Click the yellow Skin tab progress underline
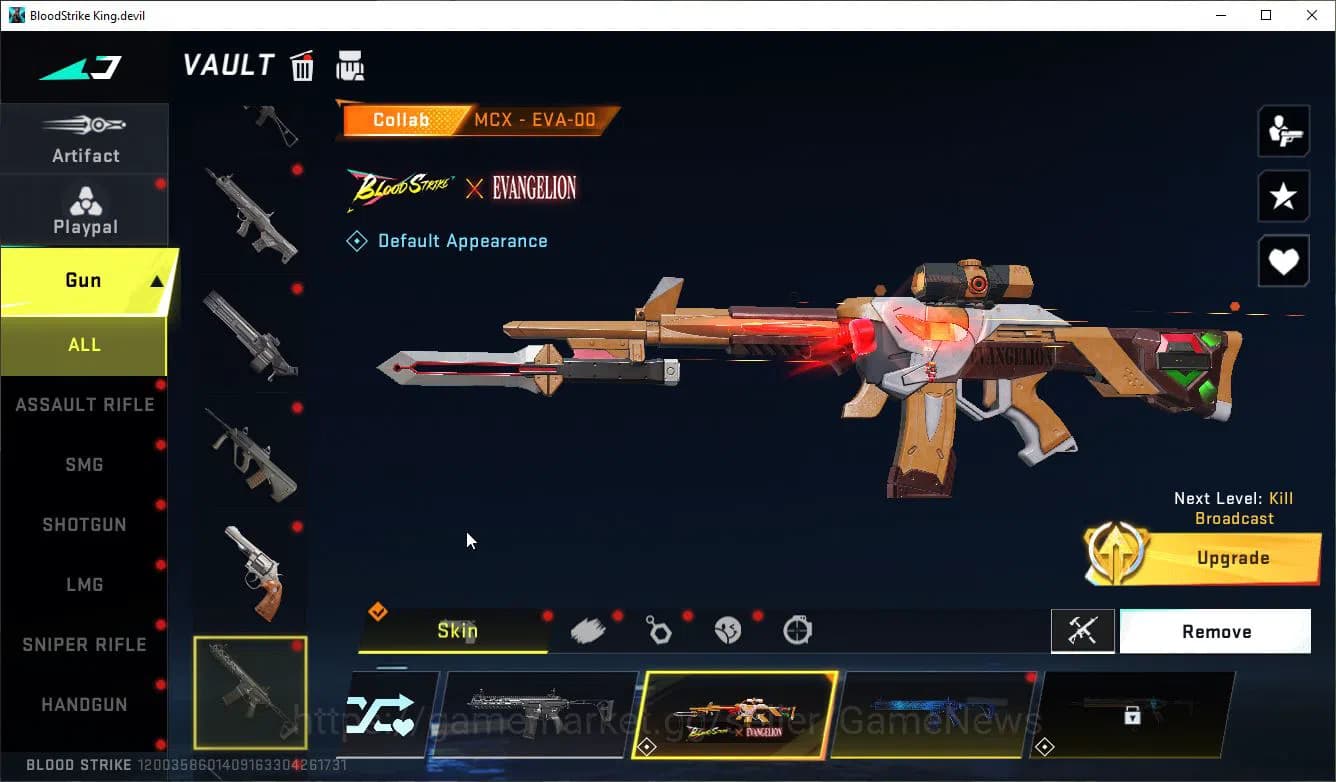The image size is (1336, 782). [457, 653]
